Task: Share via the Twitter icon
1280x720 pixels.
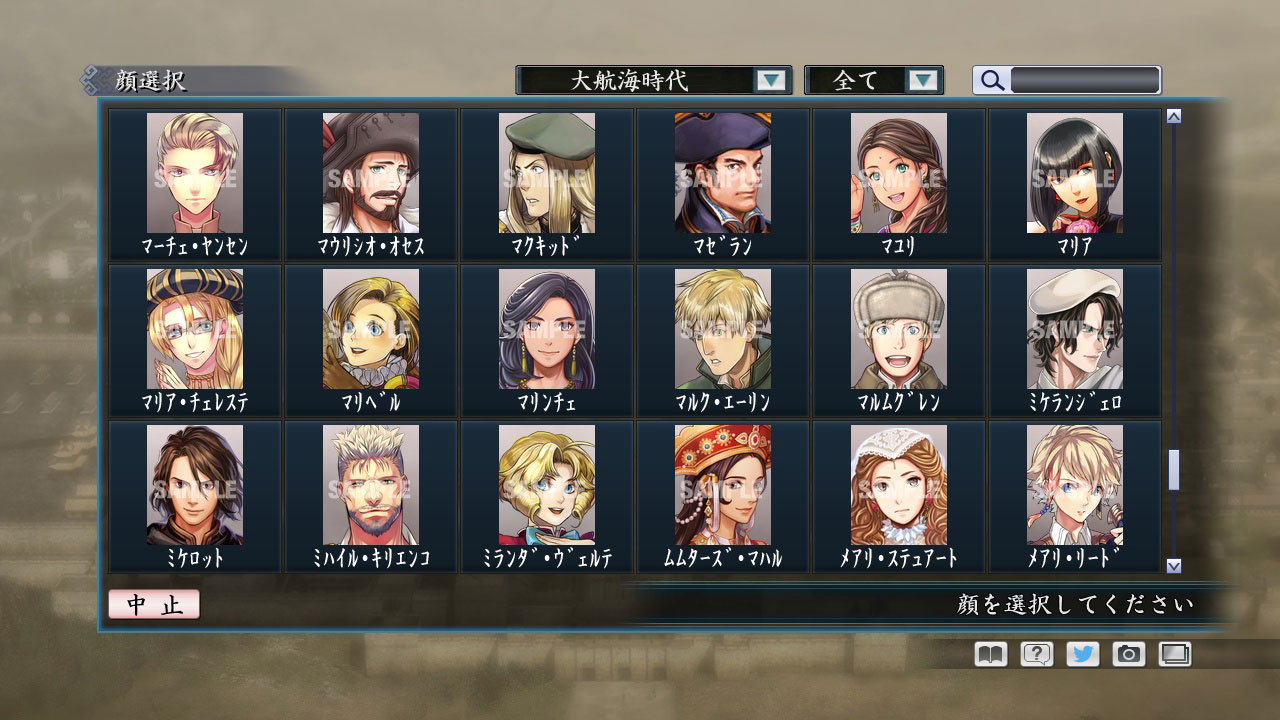Action: tap(1081, 654)
